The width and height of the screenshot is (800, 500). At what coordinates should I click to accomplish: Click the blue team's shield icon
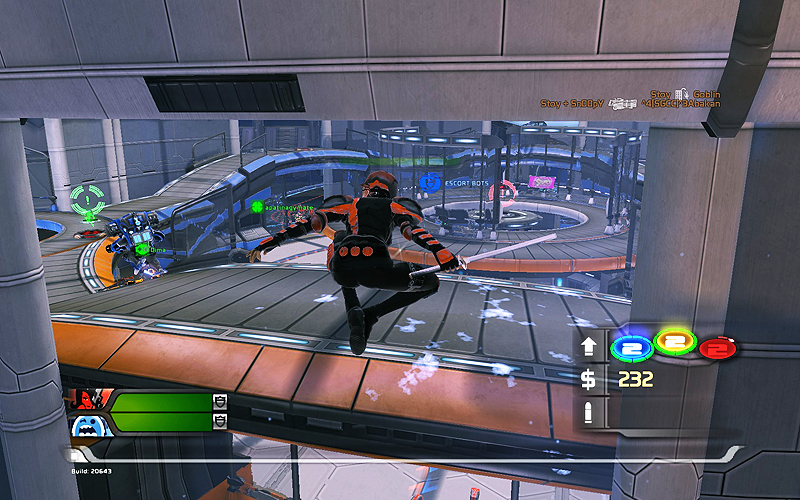pos(219,422)
